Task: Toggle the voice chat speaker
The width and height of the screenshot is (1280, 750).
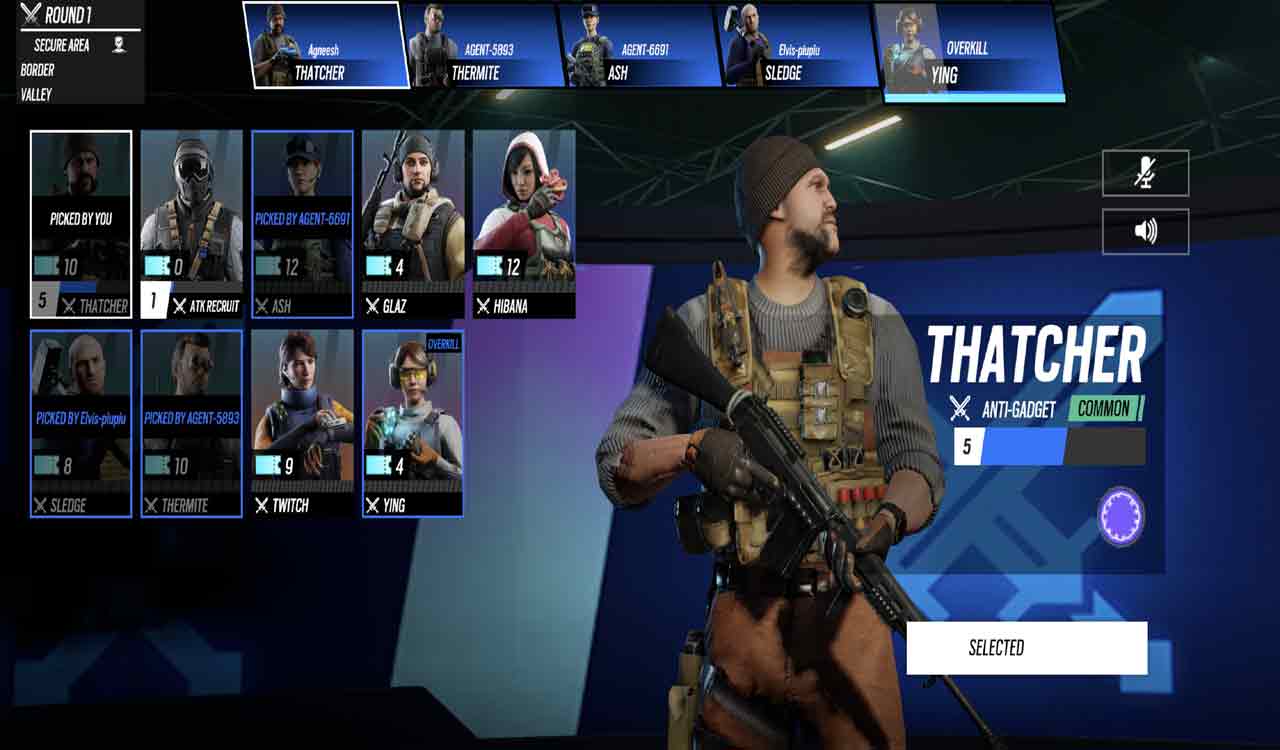Action: tap(1145, 229)
